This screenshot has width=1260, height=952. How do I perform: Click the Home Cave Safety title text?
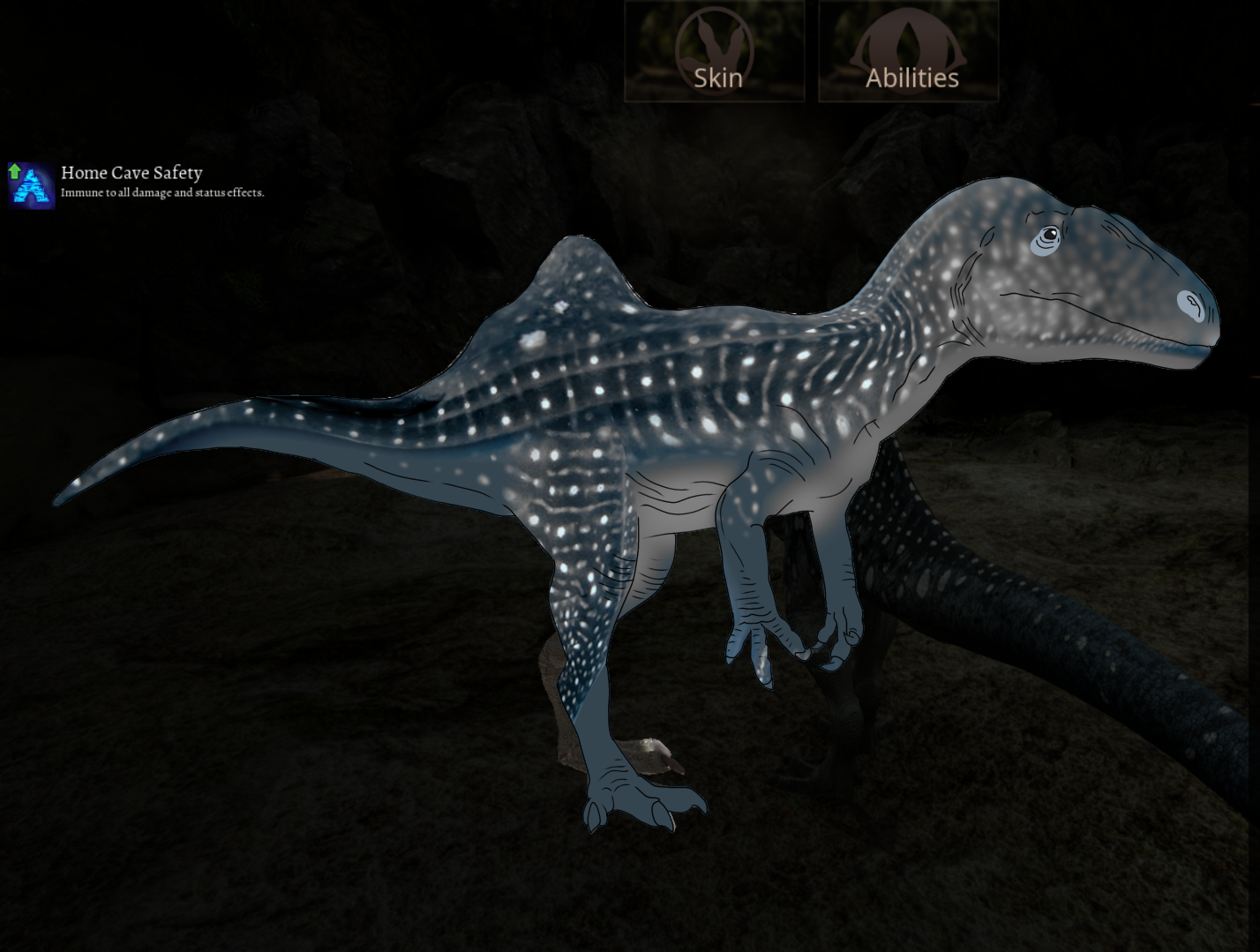click(131, 173)
